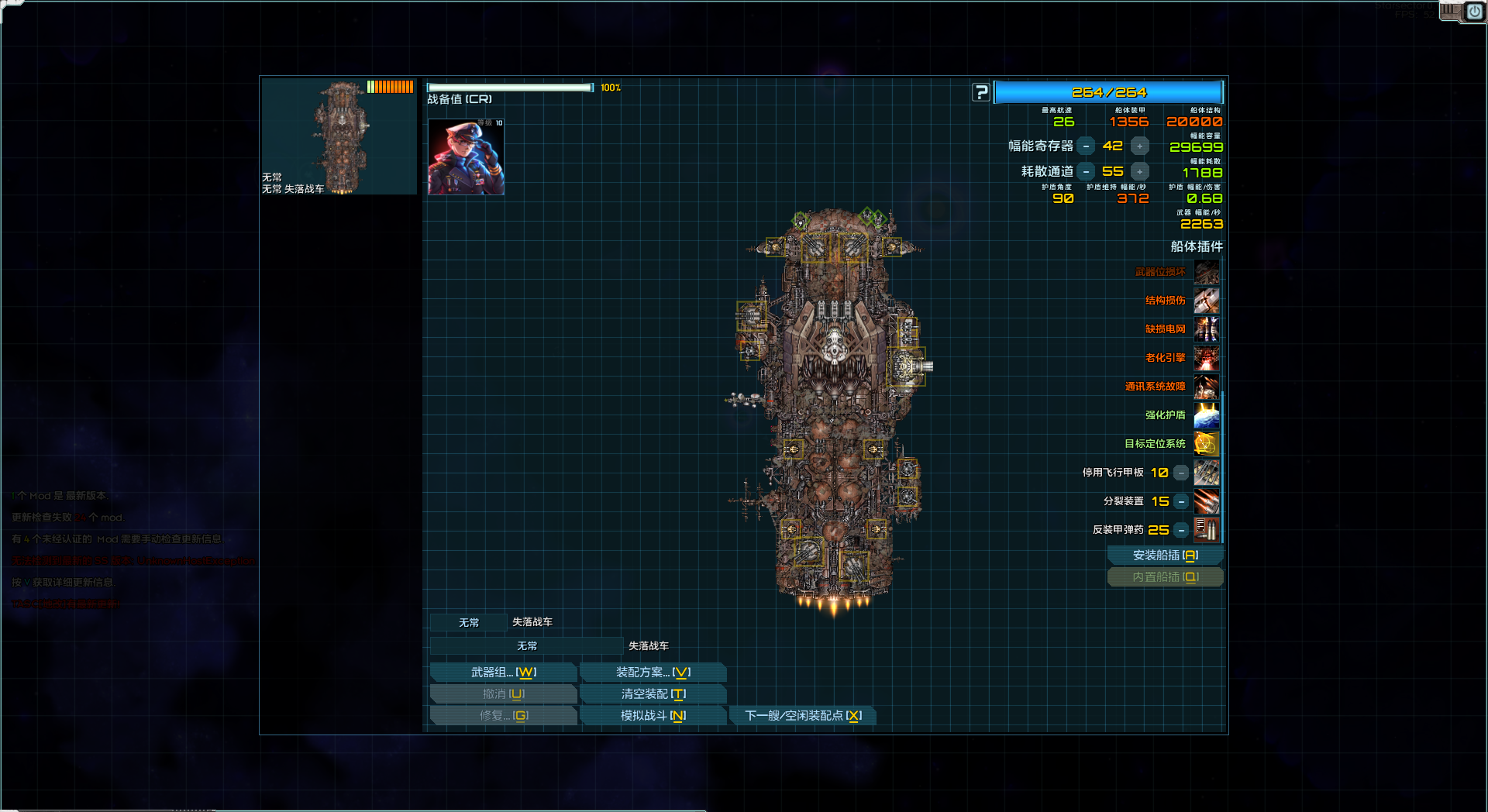Increase 耗散通道 vents with plus

(1139, 171)
